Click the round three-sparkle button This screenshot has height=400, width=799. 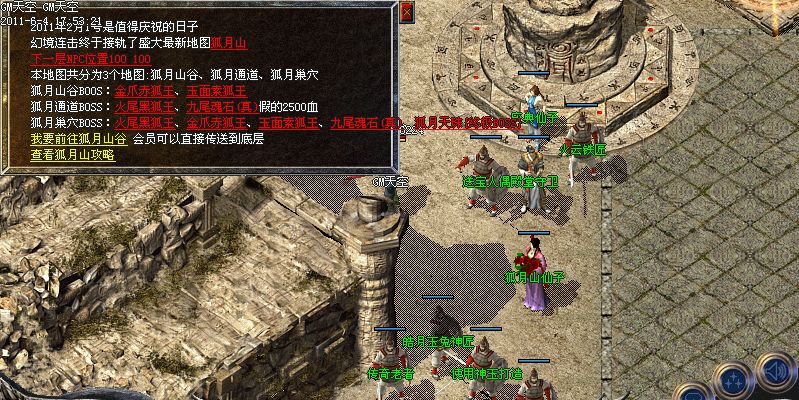pyautogui.click(x=735, y=380)
